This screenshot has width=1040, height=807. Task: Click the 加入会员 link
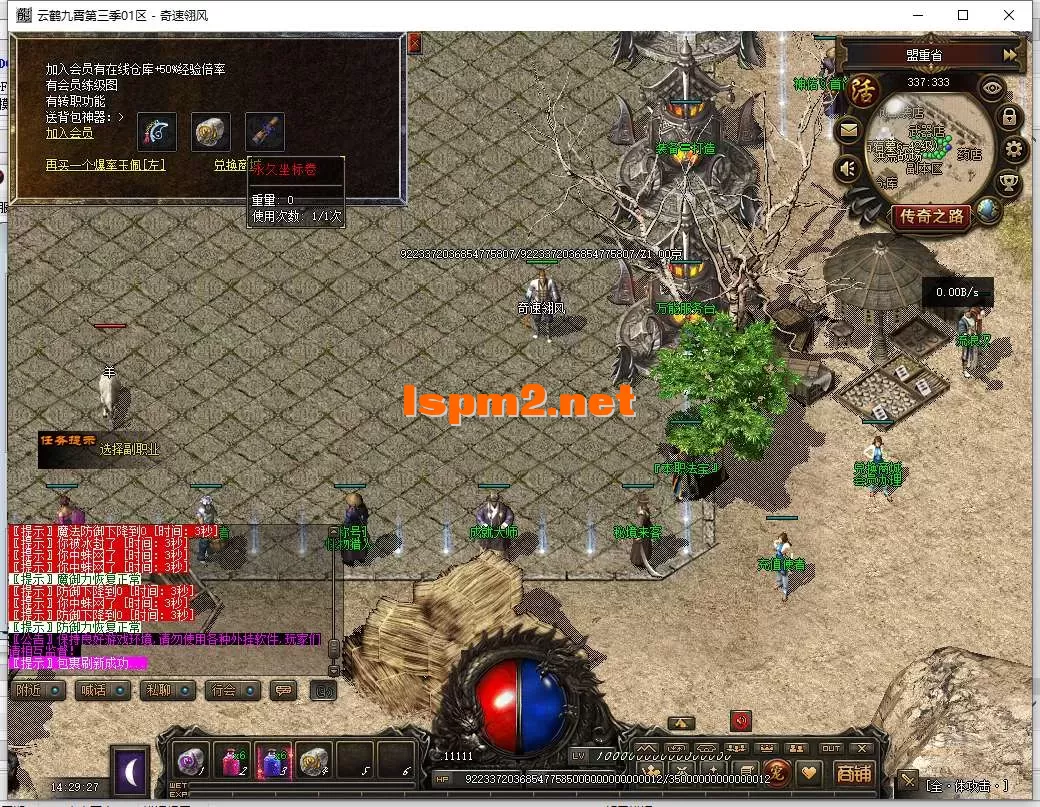click(69, 133)
